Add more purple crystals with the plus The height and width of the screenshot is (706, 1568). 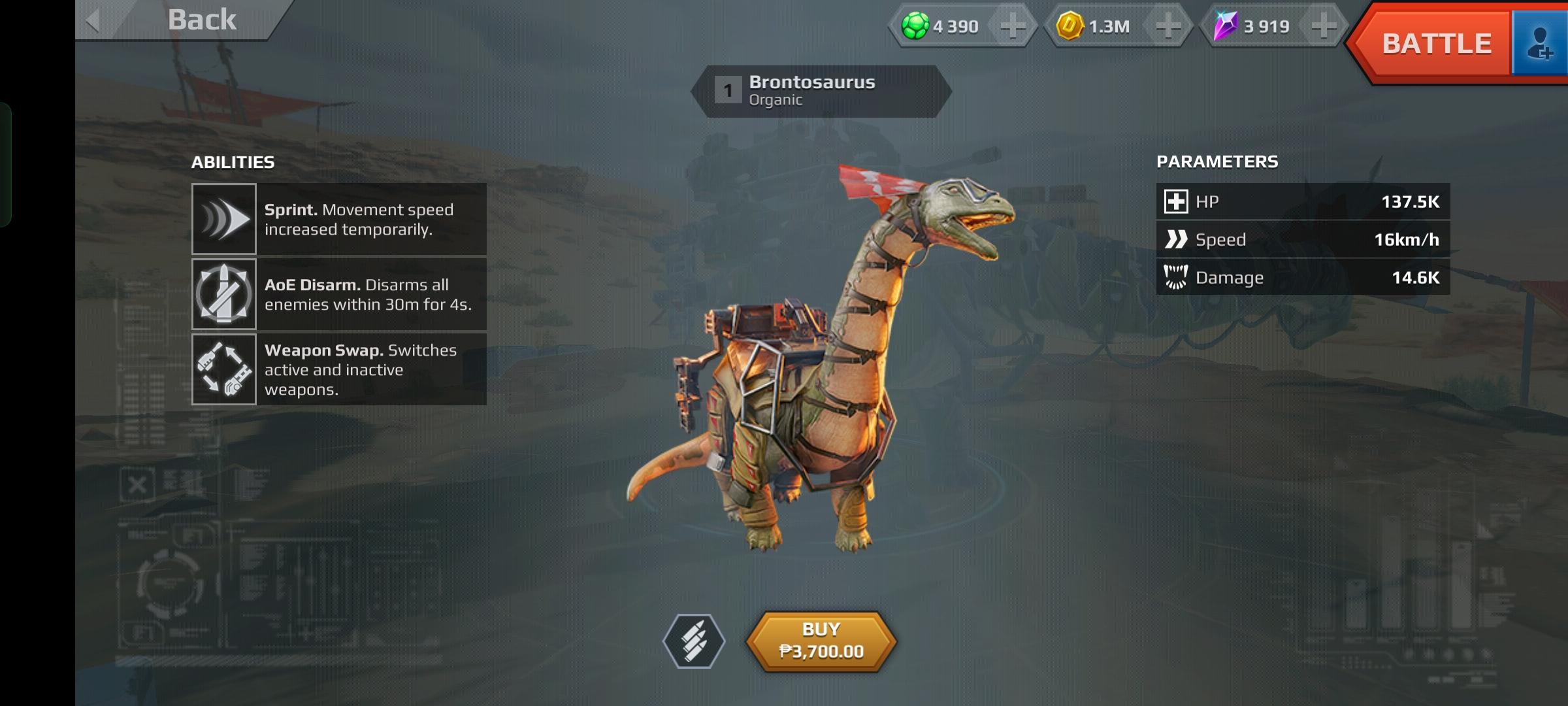(x=1324, y=27)
